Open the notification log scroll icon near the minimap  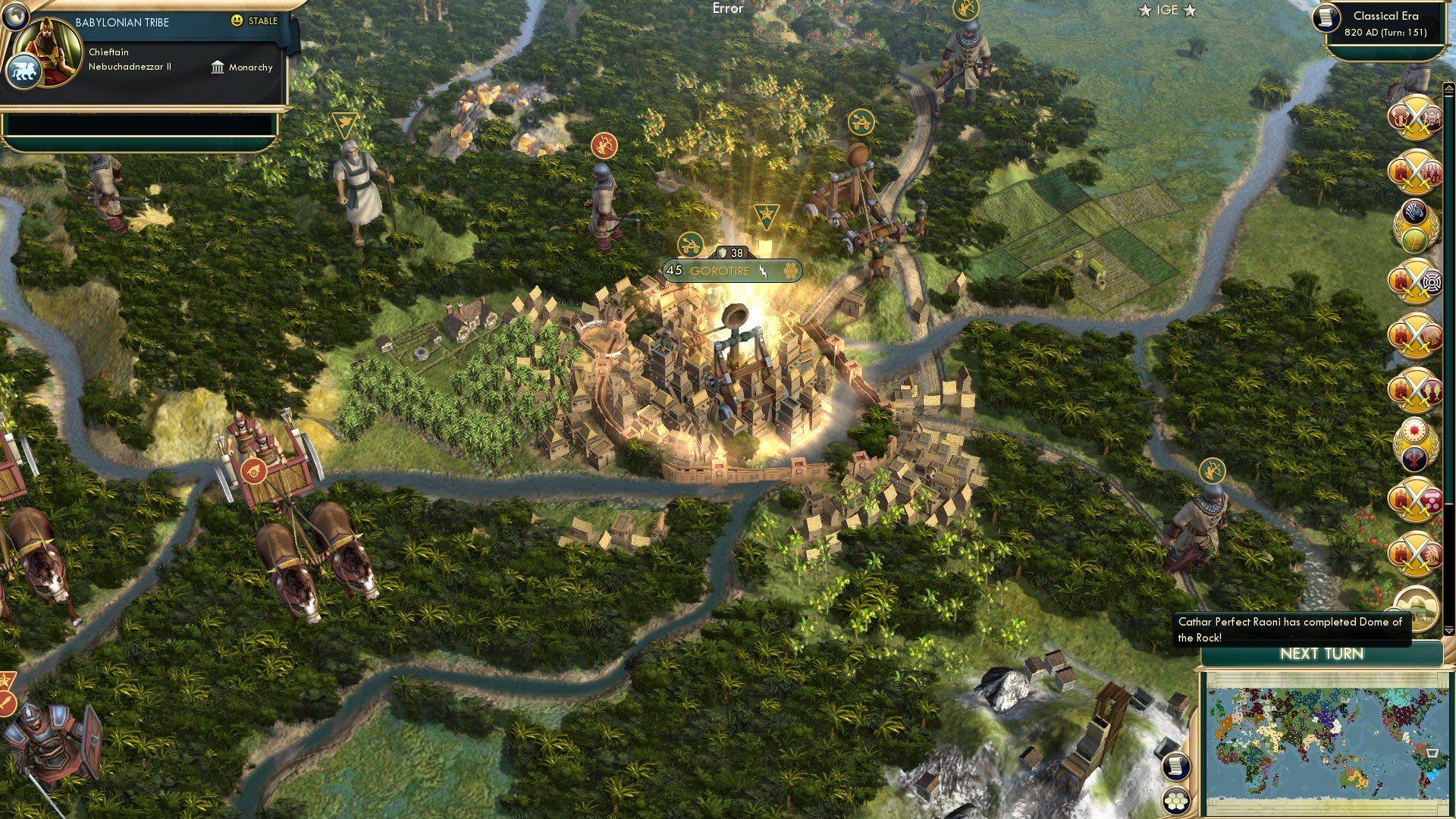pos(1176,767)
